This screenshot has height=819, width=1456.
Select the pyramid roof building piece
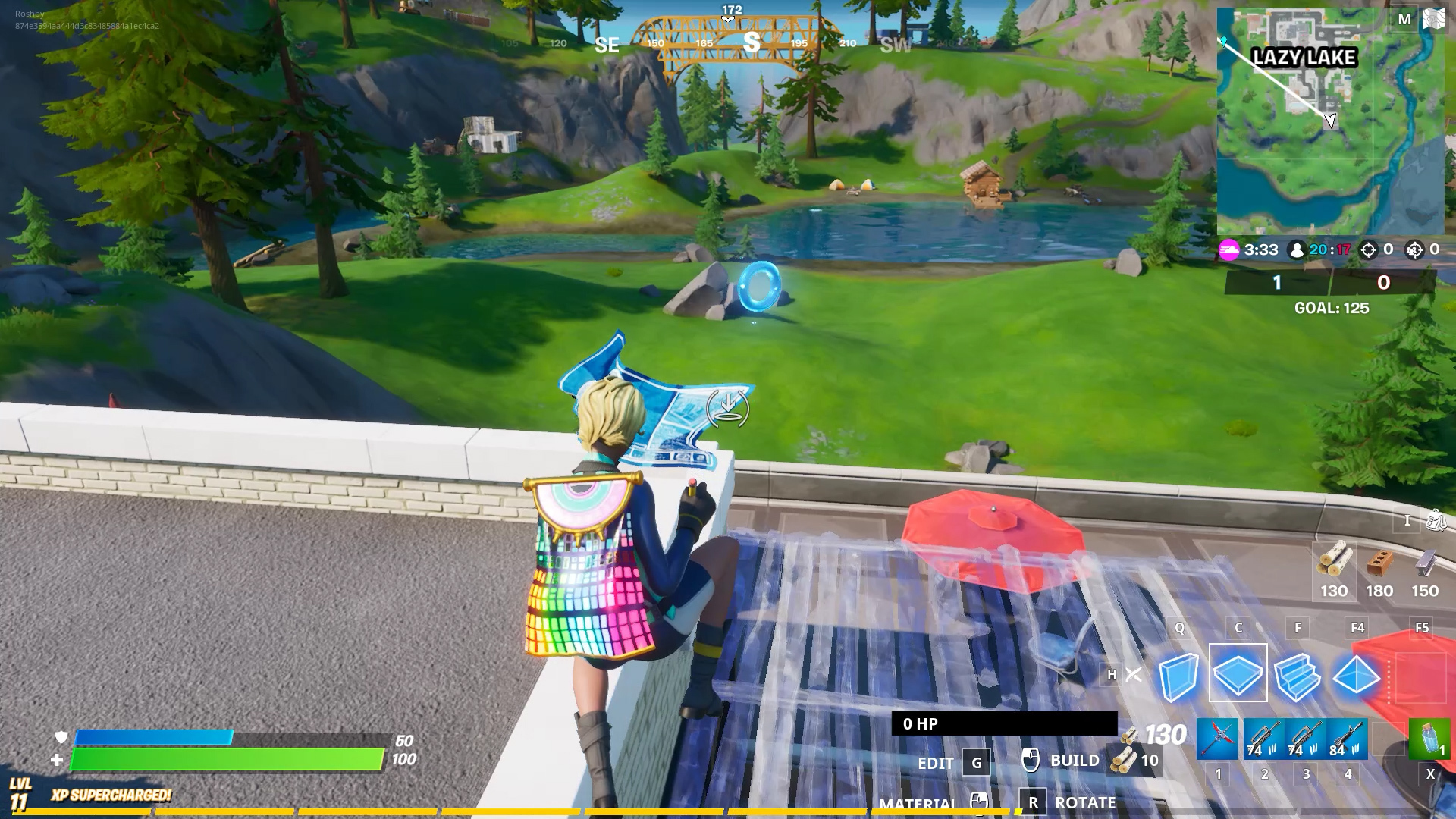[1356, 674]
